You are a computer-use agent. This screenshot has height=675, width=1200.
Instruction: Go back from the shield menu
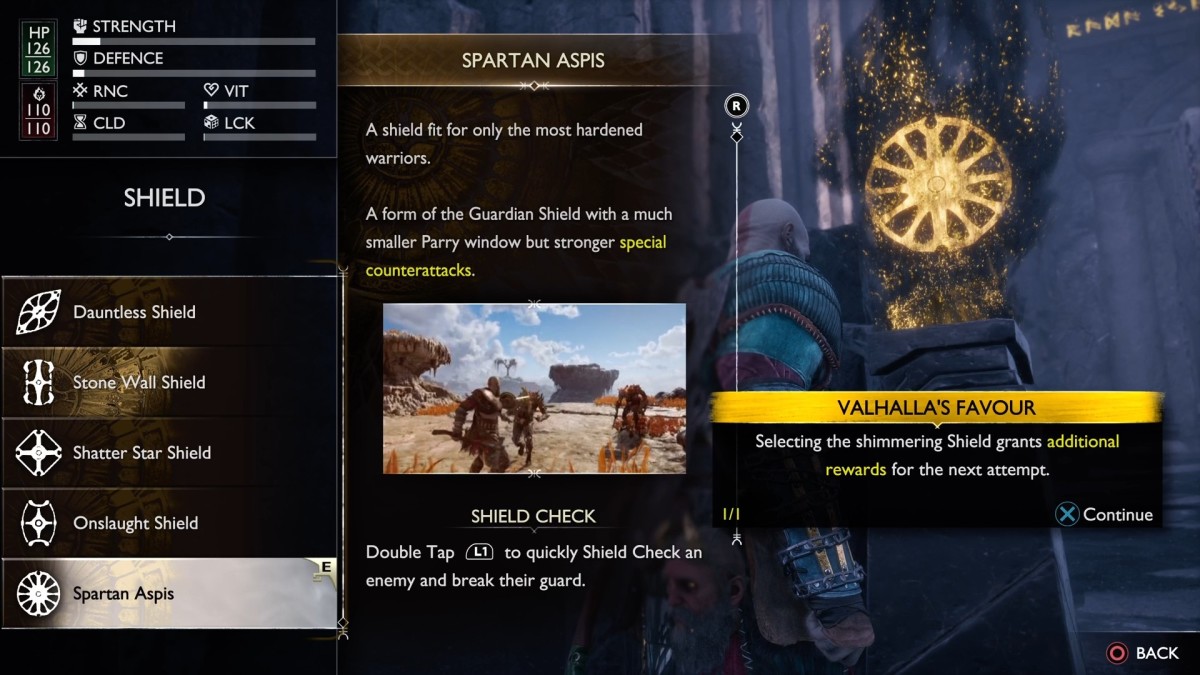[x=1143, y=653]
